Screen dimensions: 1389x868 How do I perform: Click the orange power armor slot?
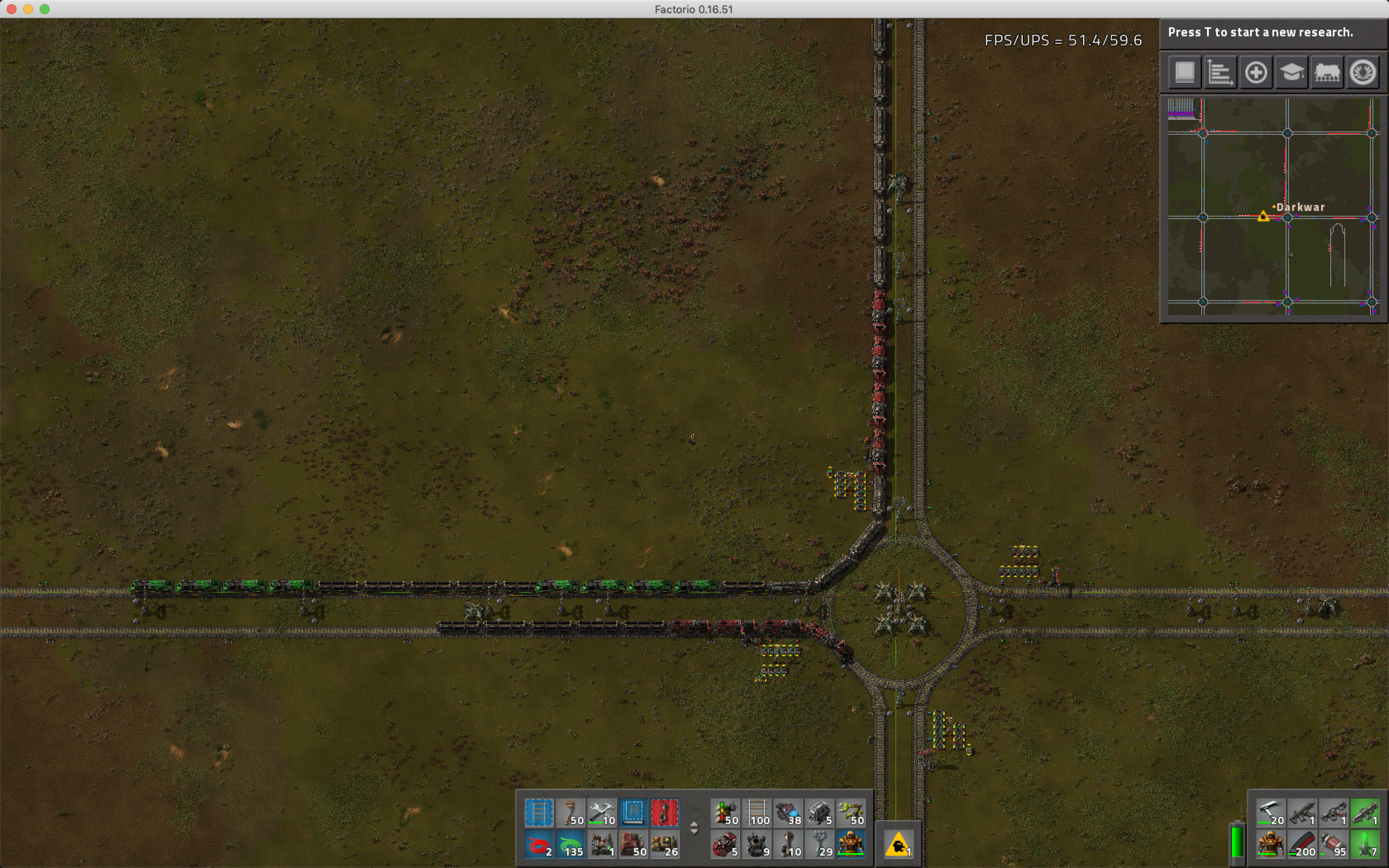pos(1270,845)
